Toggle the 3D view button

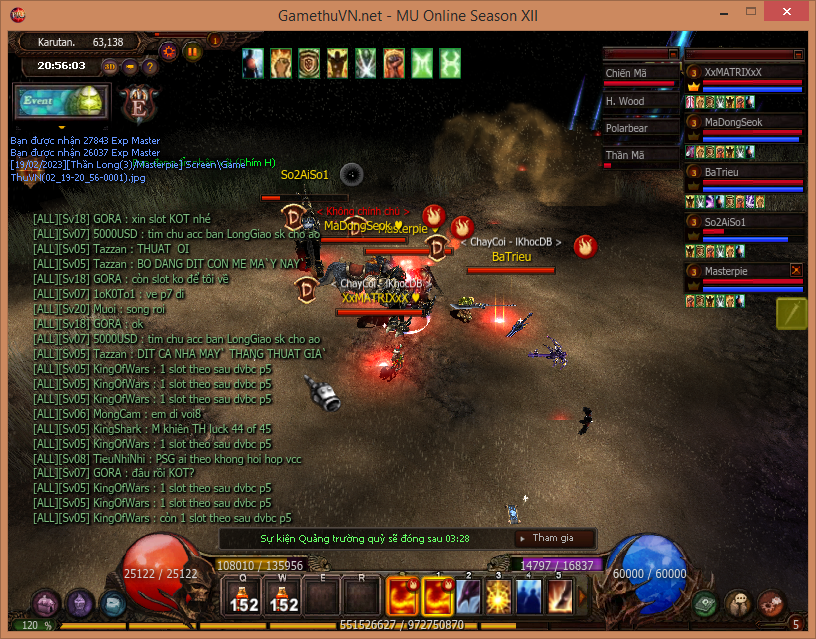click(x=110, y=67)
